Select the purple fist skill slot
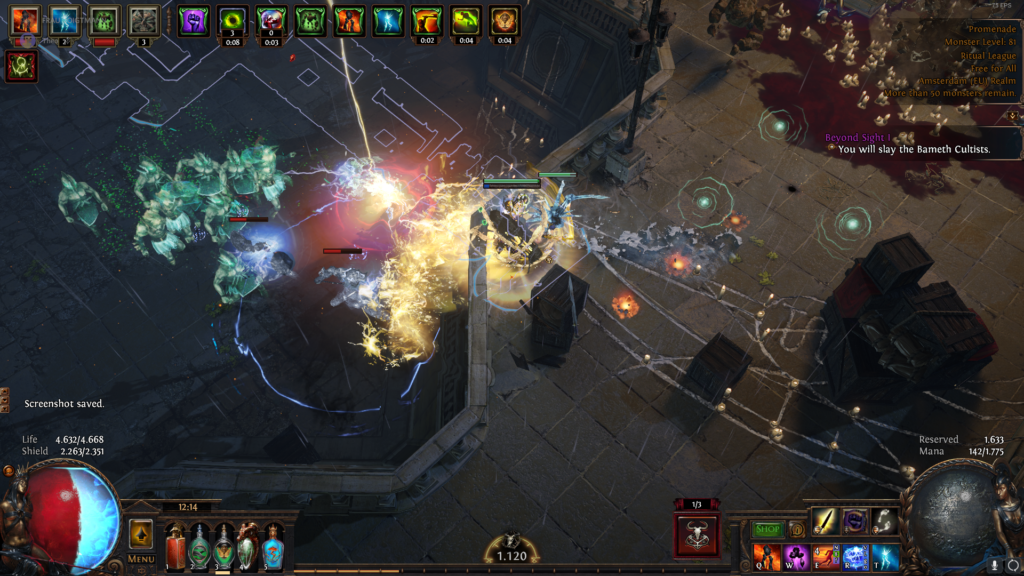The width and height of the screenshot is (1024, 576). [855, 521]
